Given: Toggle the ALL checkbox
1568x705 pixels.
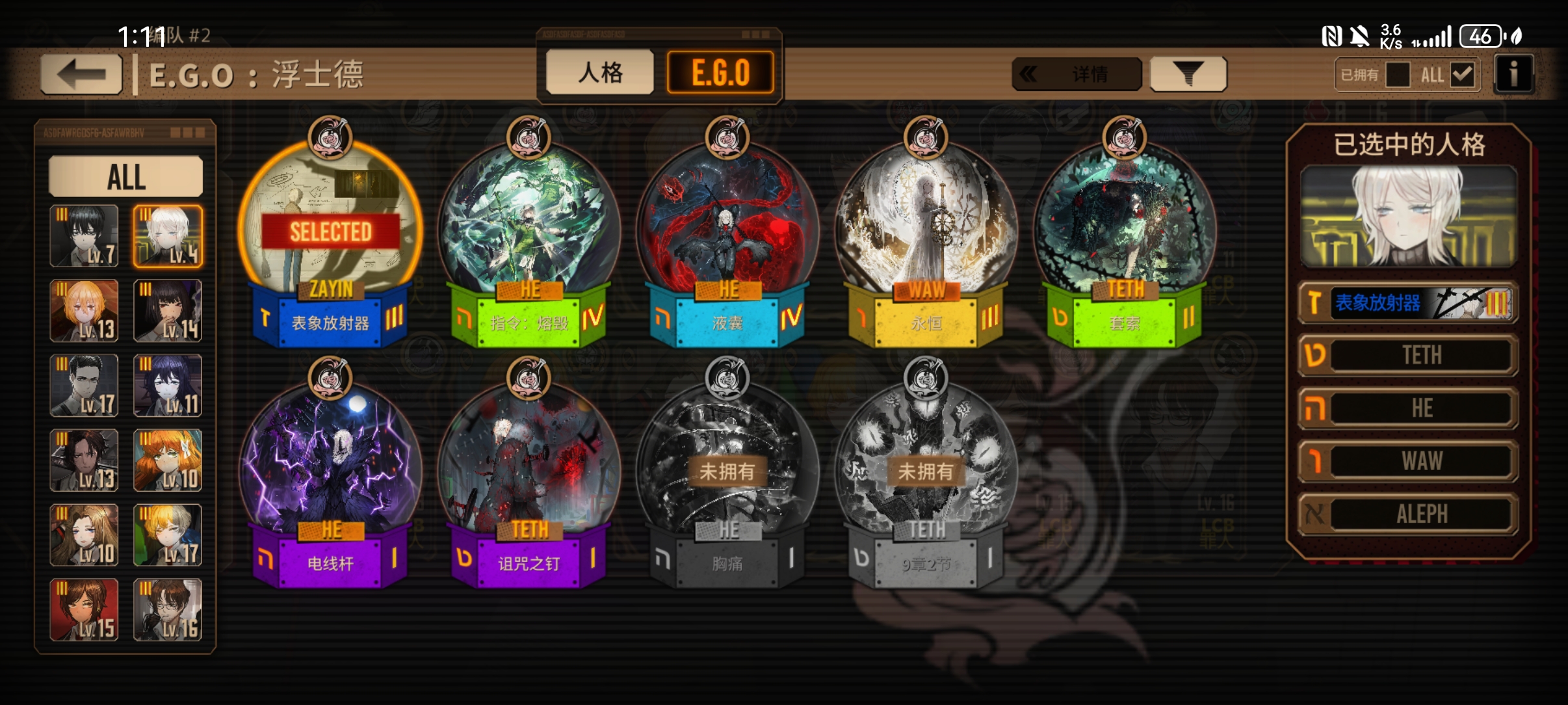Looking at the screenshot, I should coord(1462,75).
